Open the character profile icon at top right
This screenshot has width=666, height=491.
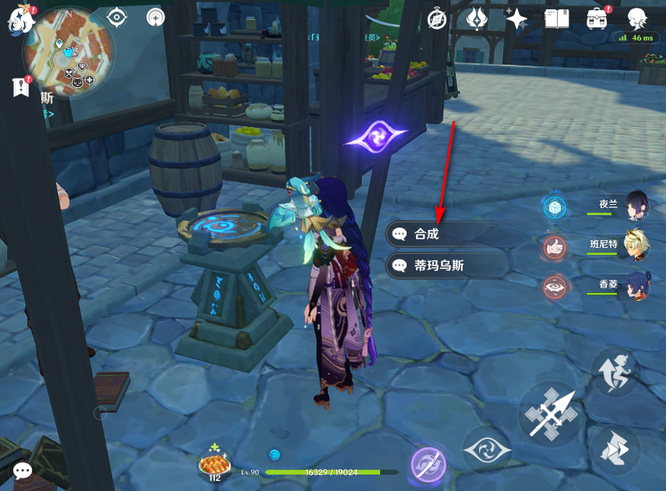(637, 18)
